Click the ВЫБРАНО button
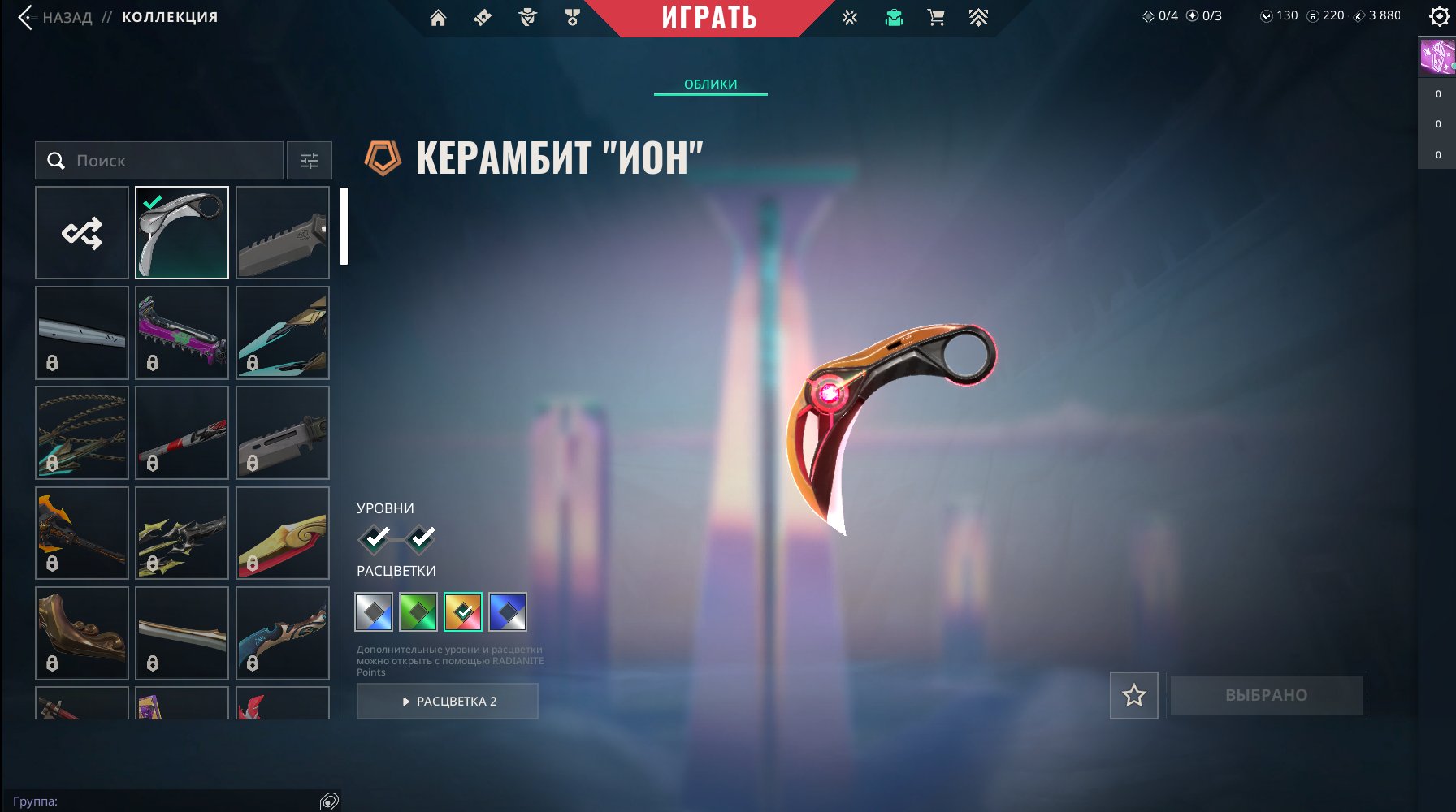The width and height of the screenshot is (1456, 812). [1264, 695]
